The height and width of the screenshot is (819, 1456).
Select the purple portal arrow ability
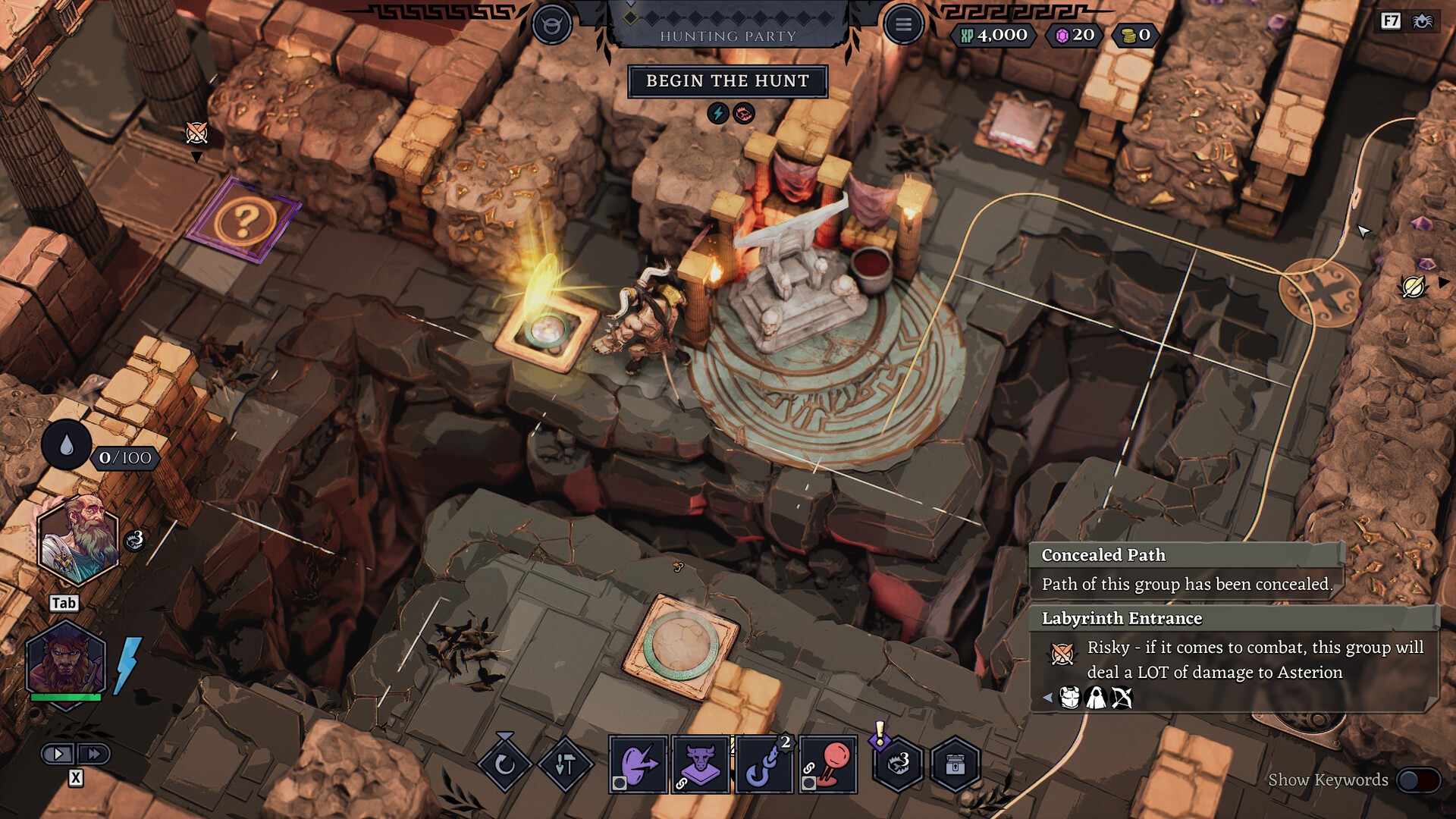(x=638, y=764)
